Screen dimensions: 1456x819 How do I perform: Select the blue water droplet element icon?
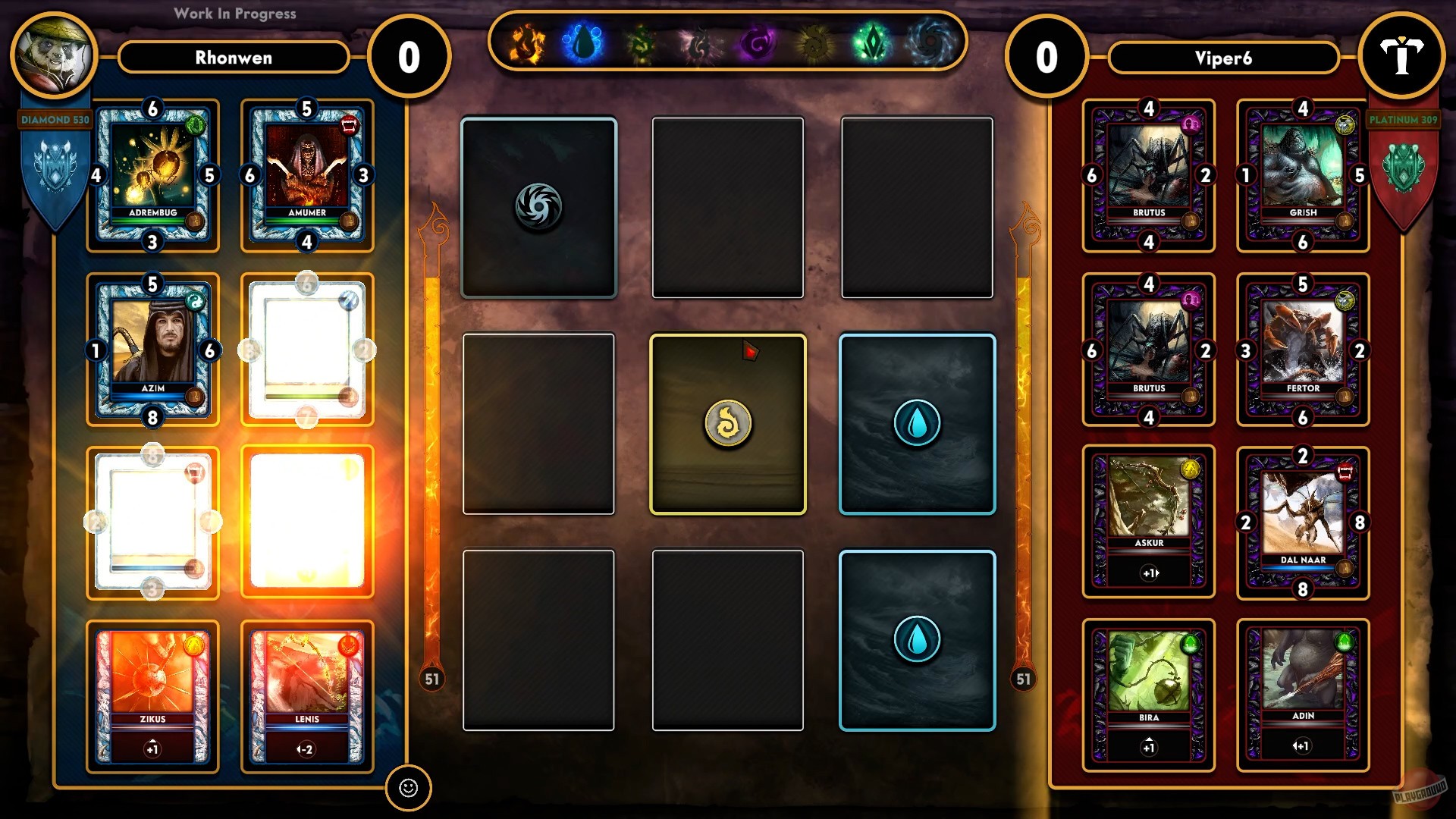tap(579, 45)
